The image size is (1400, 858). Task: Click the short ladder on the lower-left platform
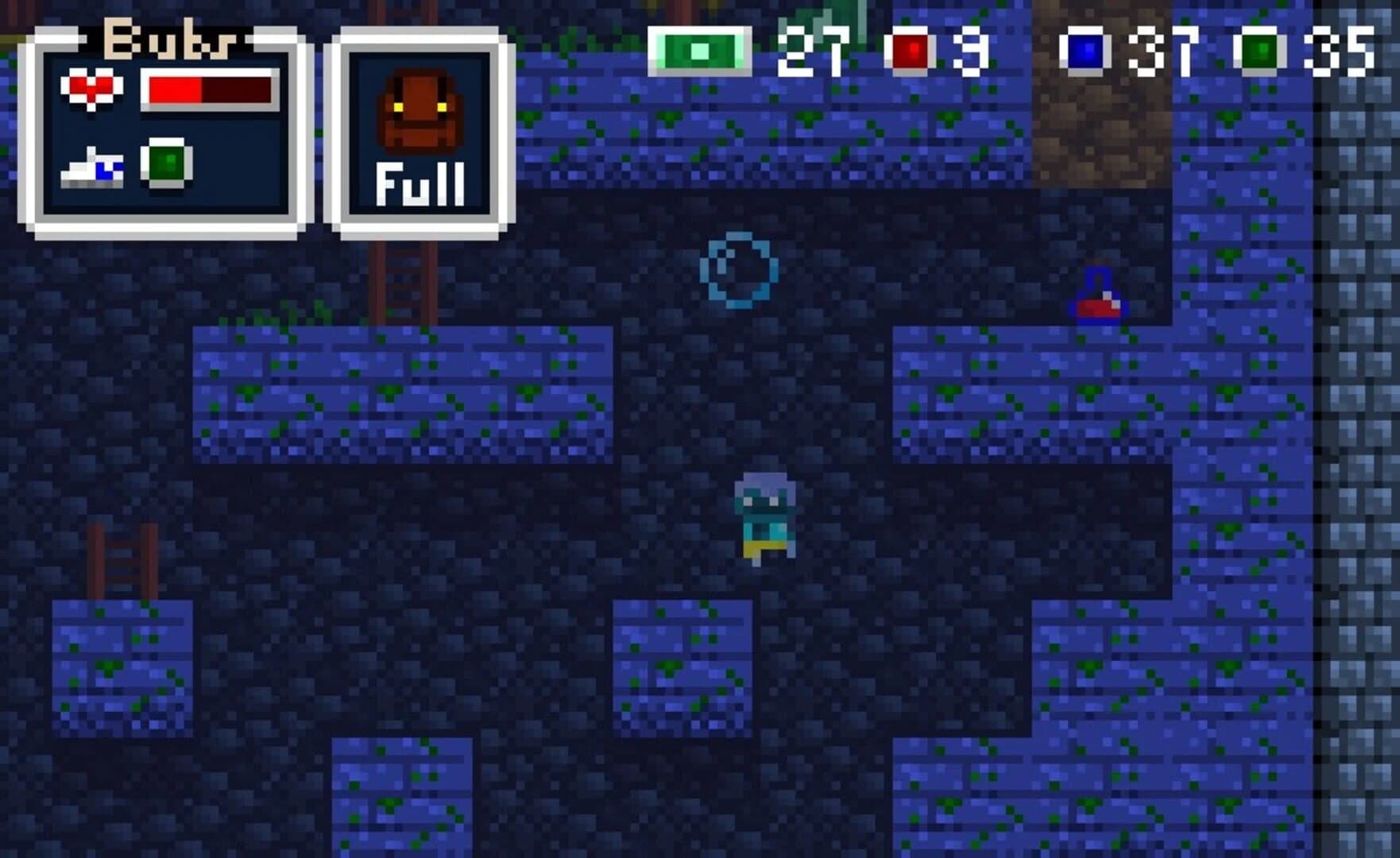[x=120, y=560]
